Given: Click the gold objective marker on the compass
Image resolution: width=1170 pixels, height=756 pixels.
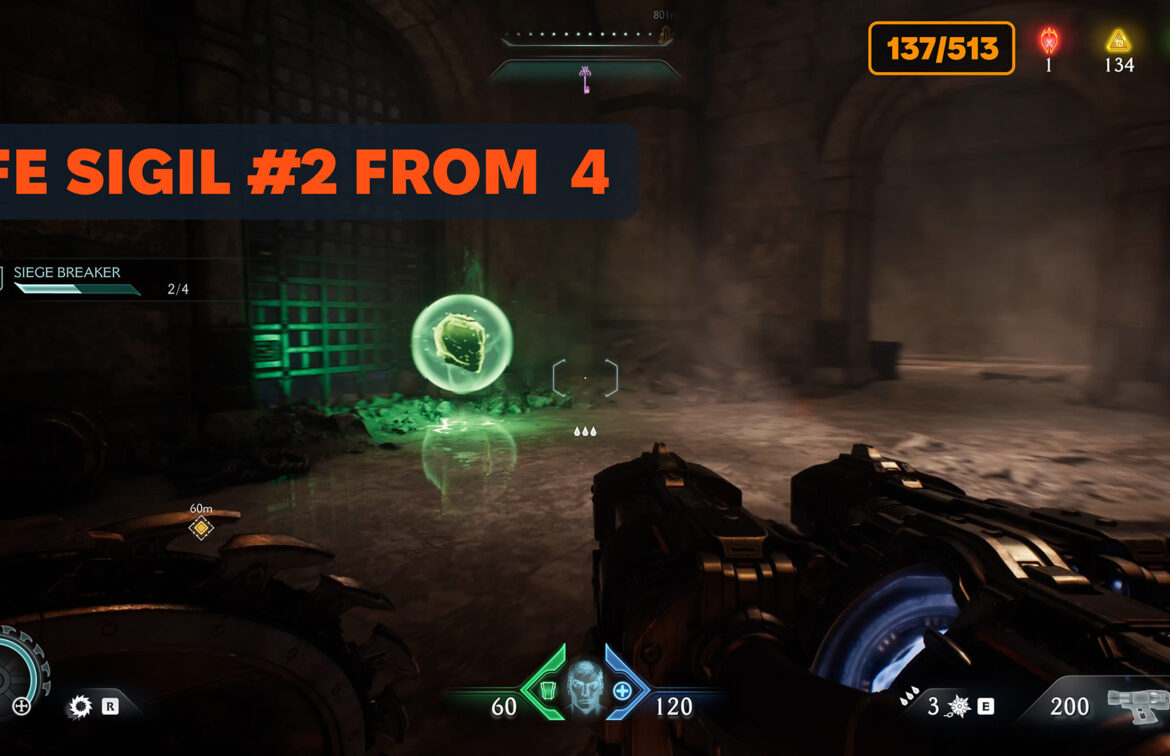Looking at the screenshot, I should [x=664, y=36].
